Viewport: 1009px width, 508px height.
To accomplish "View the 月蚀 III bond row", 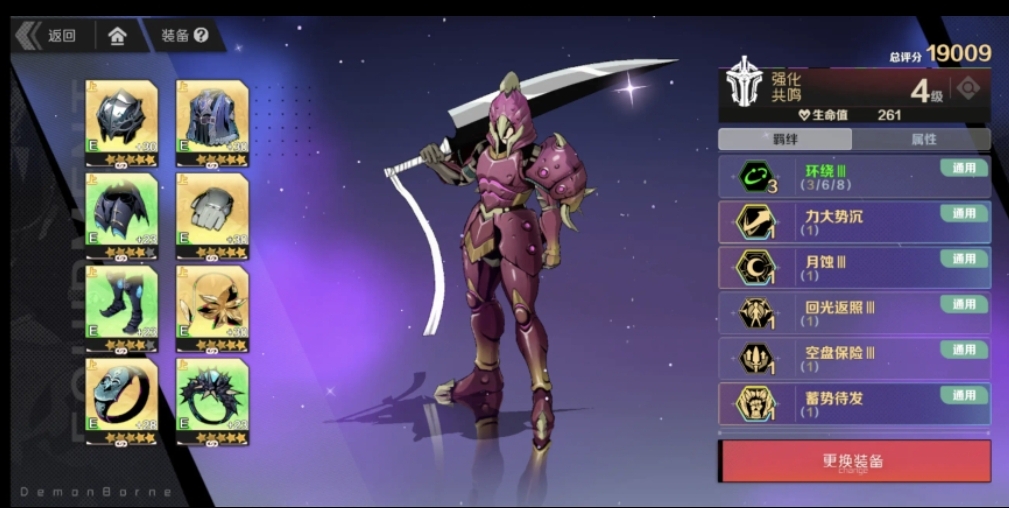I will coord(854,268).
